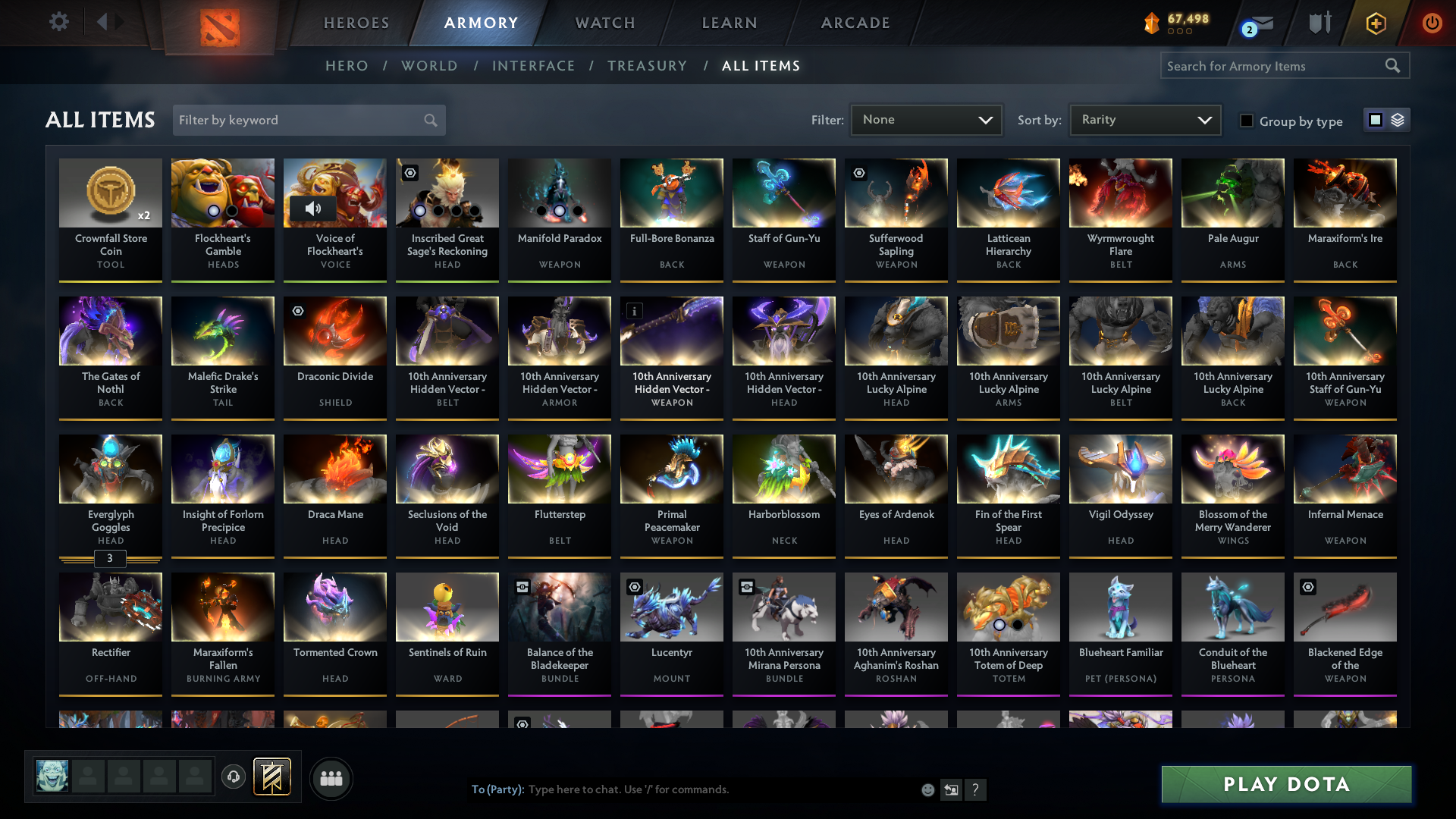Enable the Group by type checkbox
Viewport: 1456px width, 819px height.
click(1247, 121)
